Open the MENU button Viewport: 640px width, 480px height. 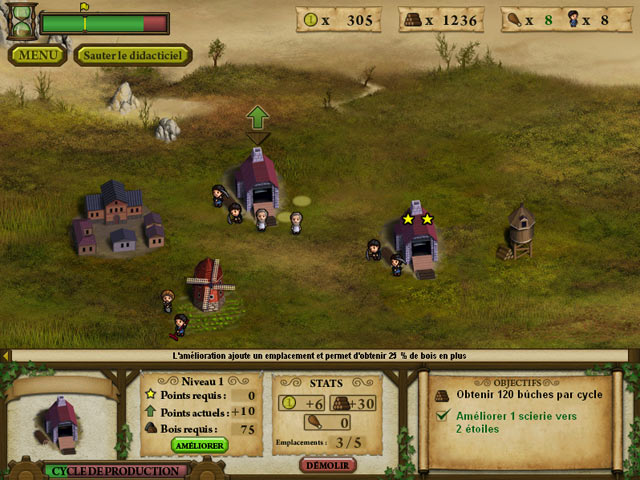[38, 55]
